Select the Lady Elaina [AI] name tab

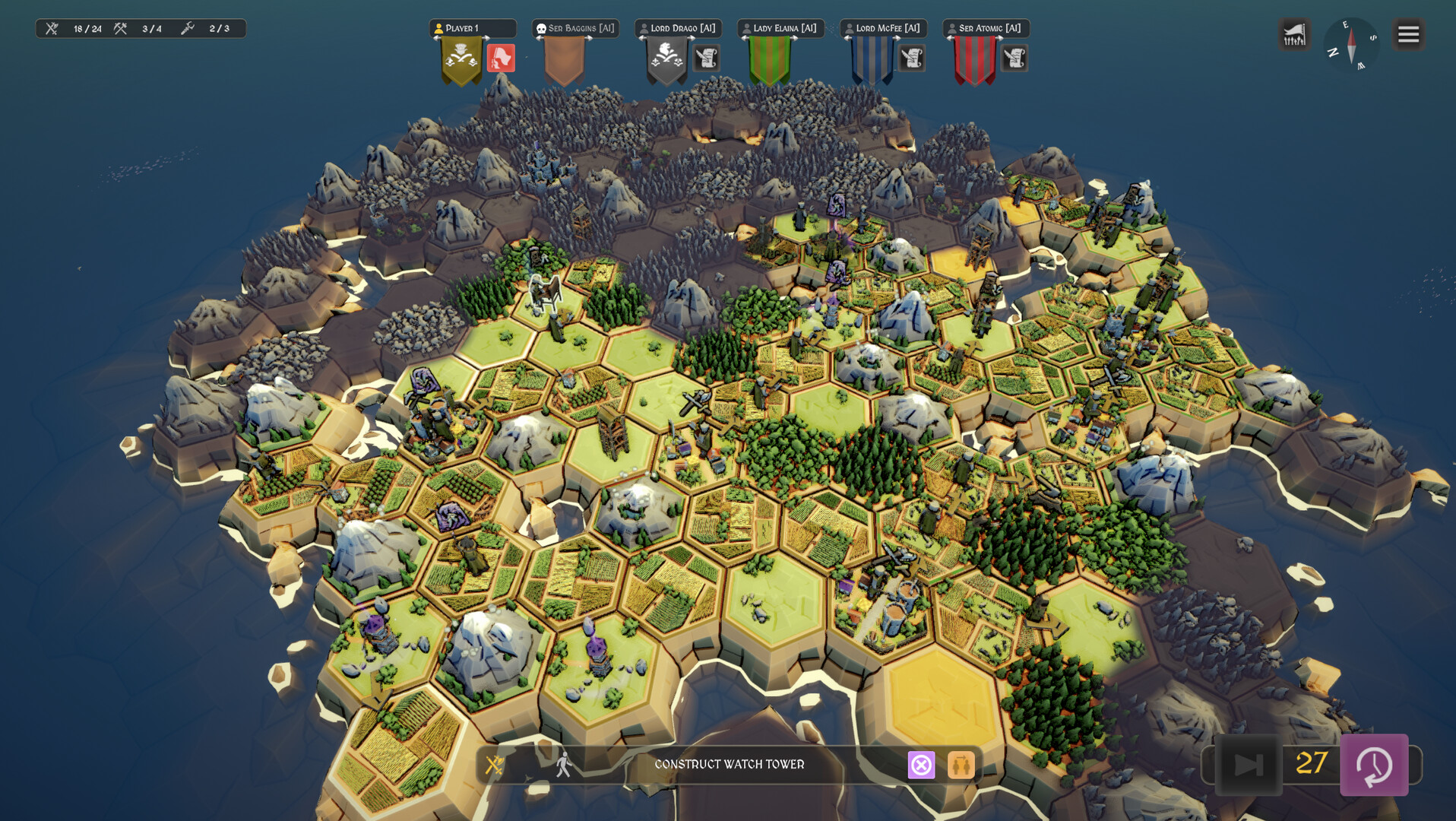[x=780, y=28]
